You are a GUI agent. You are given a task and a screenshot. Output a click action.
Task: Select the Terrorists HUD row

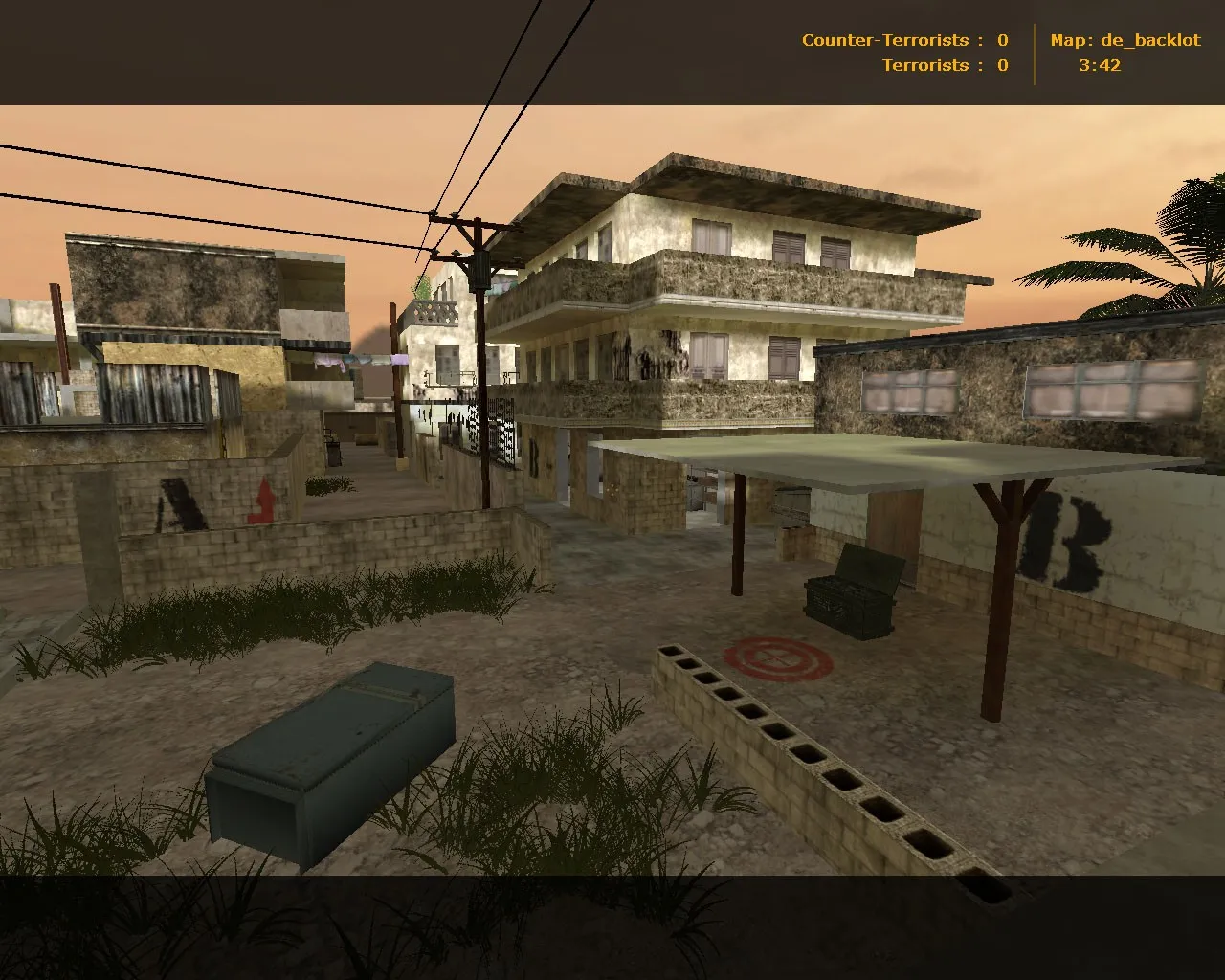[x=943, y=65]
